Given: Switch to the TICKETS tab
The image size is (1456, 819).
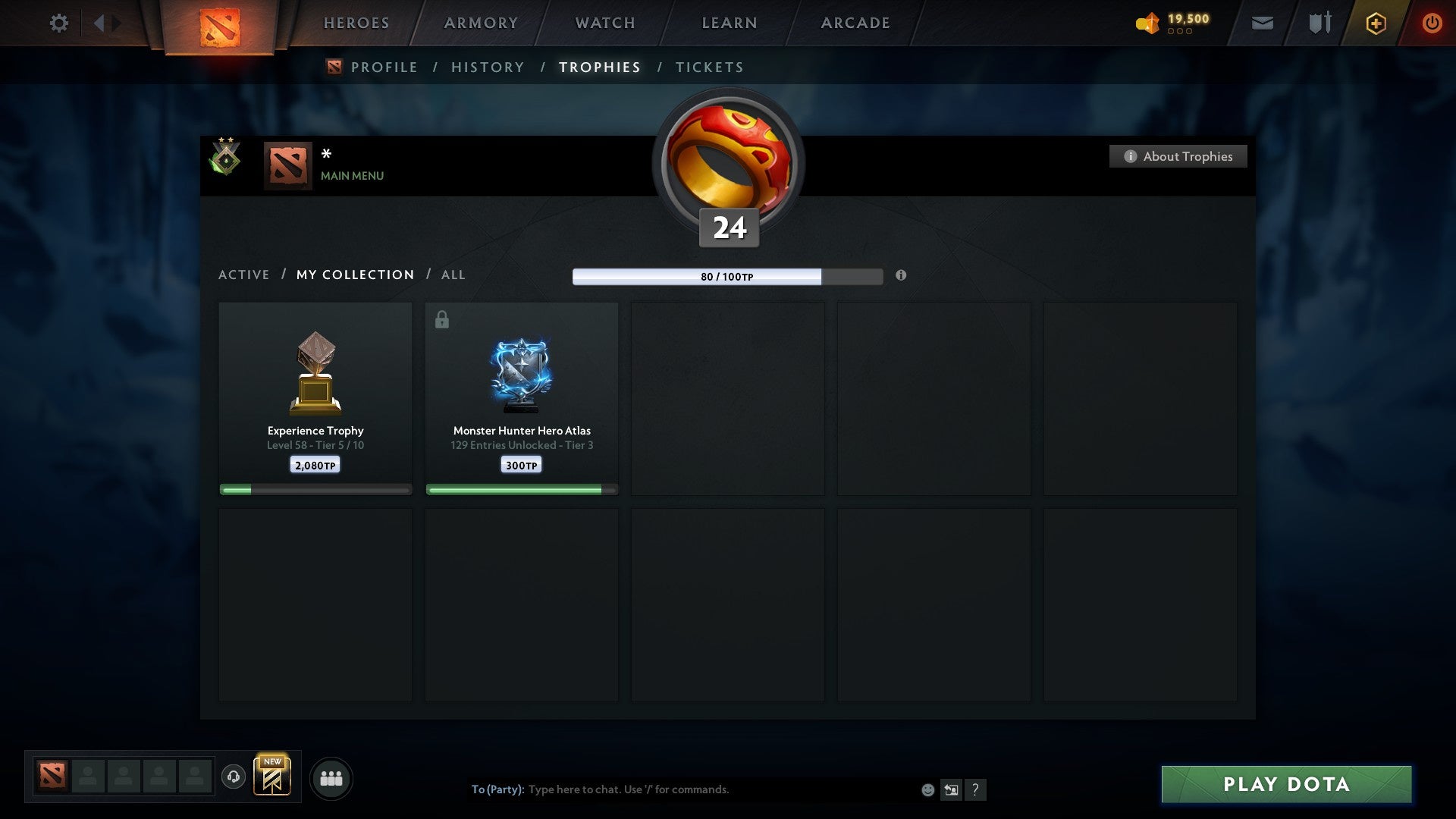Looking at the screenshot, I should tap(708, 67).
